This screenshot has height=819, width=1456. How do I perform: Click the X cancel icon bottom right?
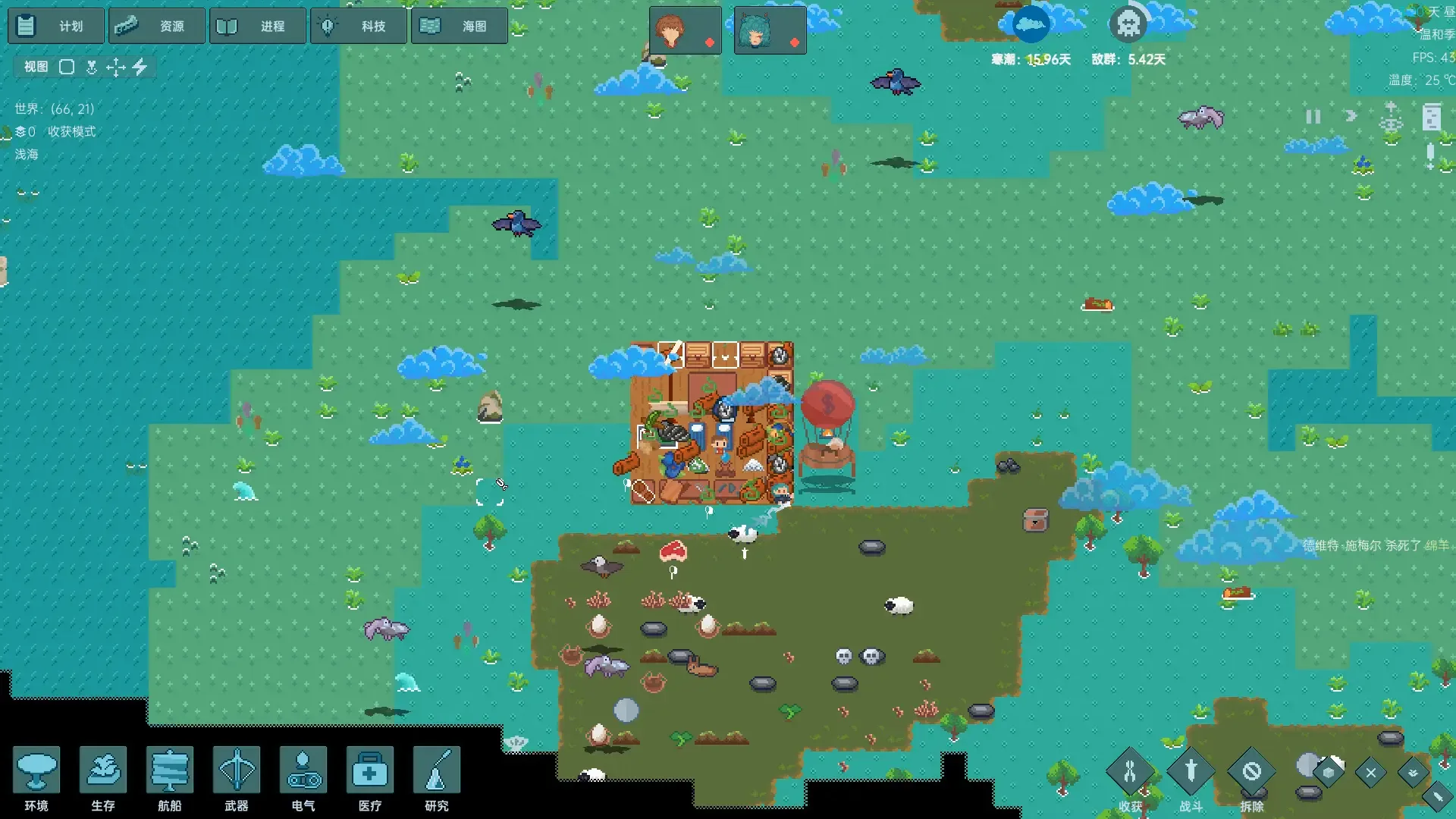[1370, 773]
